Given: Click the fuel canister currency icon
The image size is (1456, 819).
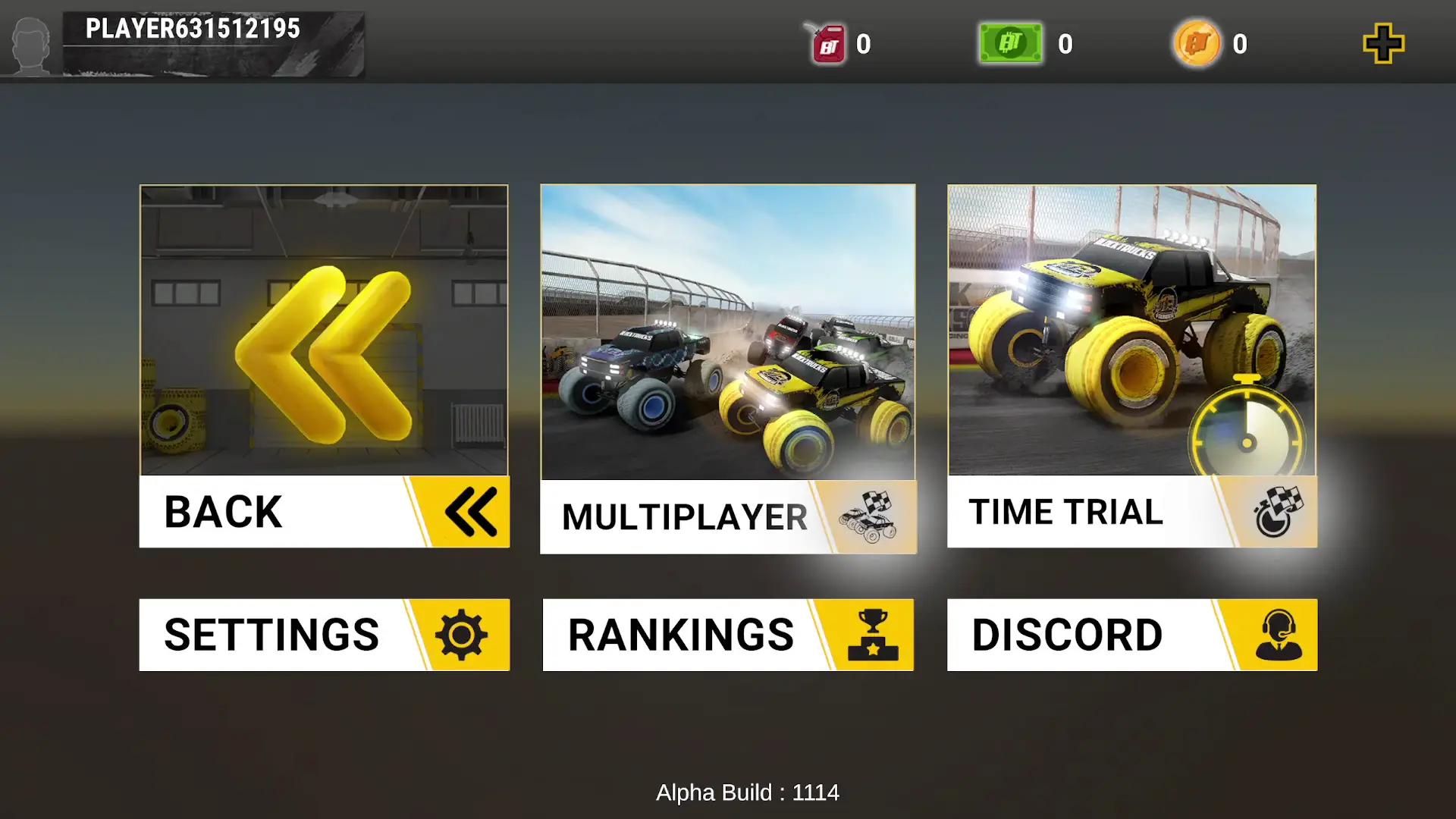Looking at the screenshot, I should (x=826, y=43).
